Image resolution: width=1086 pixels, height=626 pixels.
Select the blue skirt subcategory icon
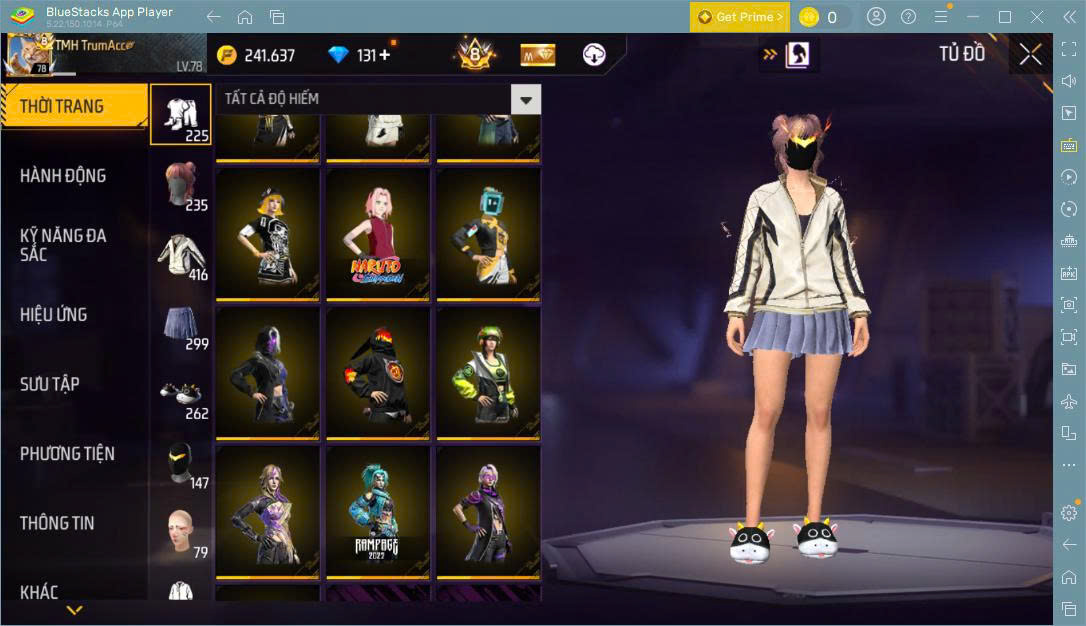[x=181, y=324]
